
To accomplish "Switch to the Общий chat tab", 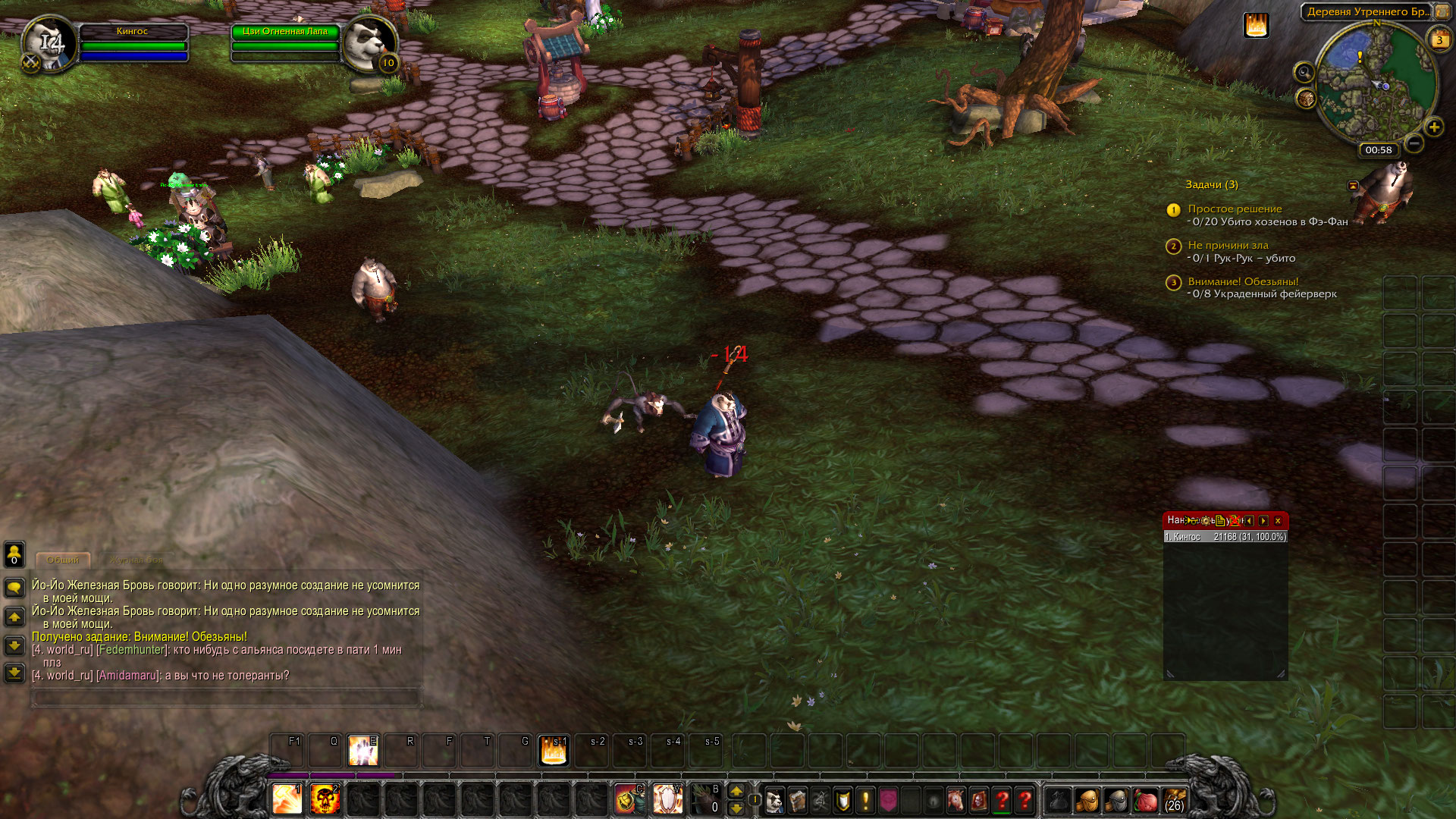I will pos(63,560).
